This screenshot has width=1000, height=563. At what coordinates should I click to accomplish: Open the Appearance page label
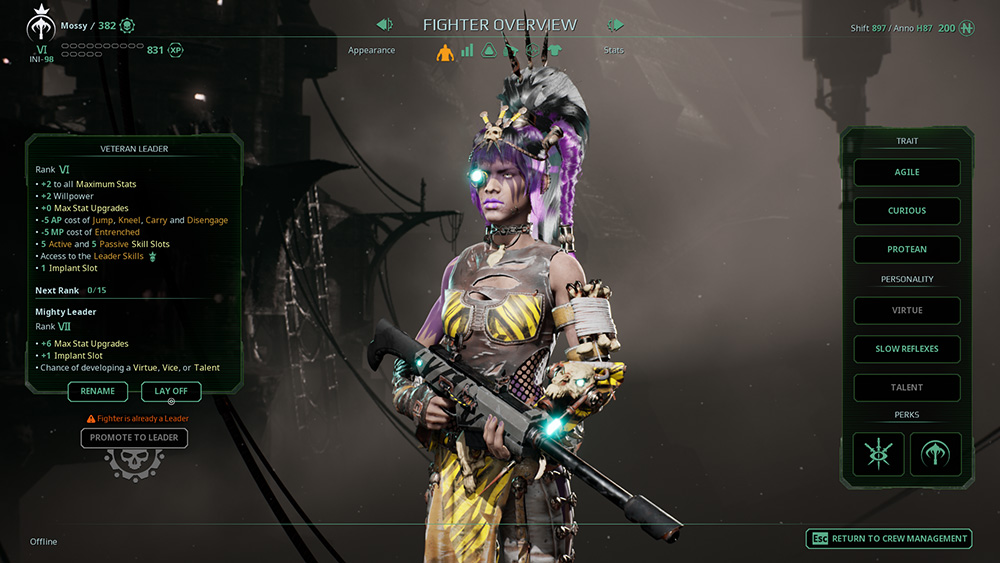tap(371, 50)
